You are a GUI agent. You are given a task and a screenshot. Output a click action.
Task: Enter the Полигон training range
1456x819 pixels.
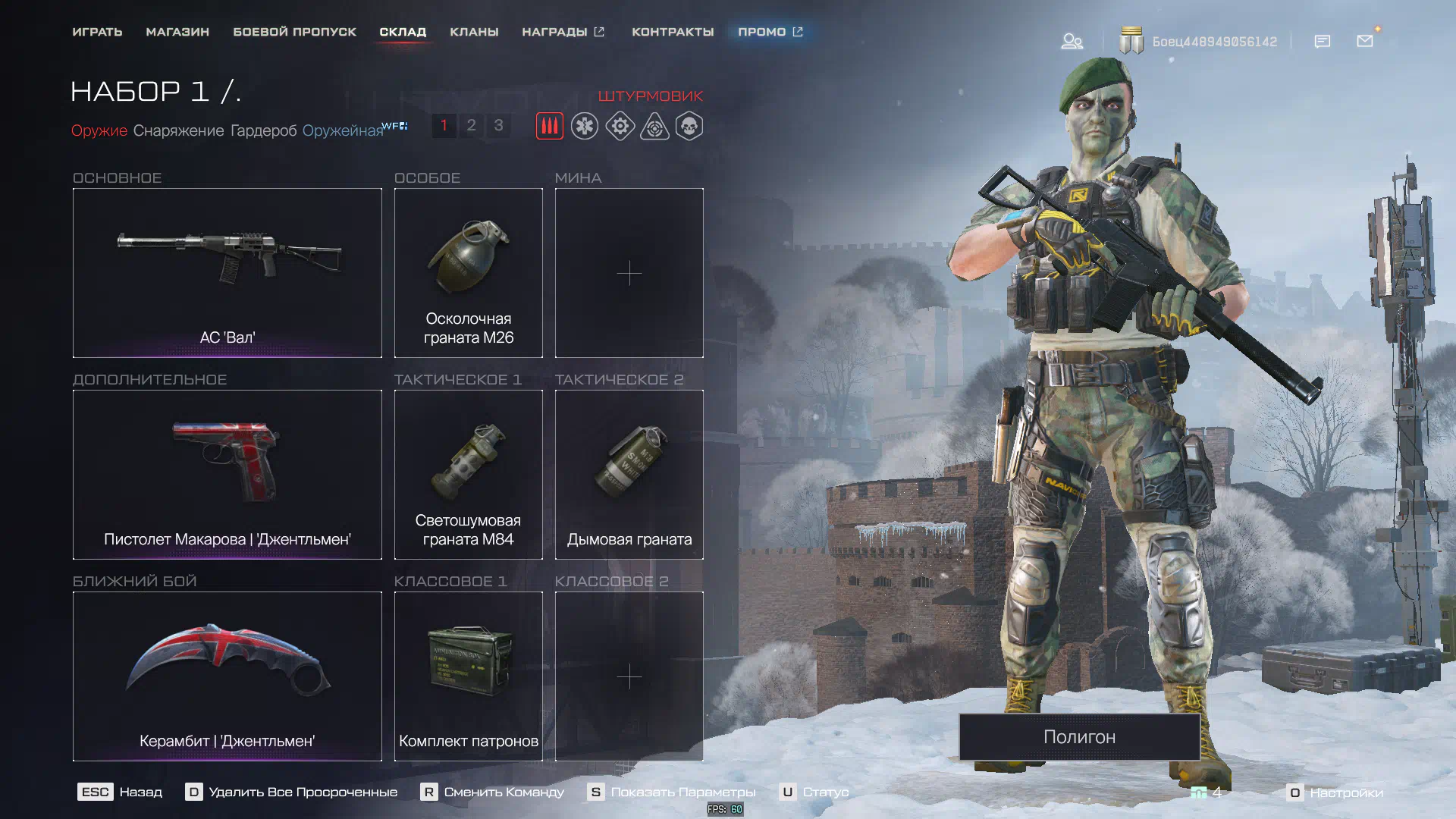(1079, 736)
